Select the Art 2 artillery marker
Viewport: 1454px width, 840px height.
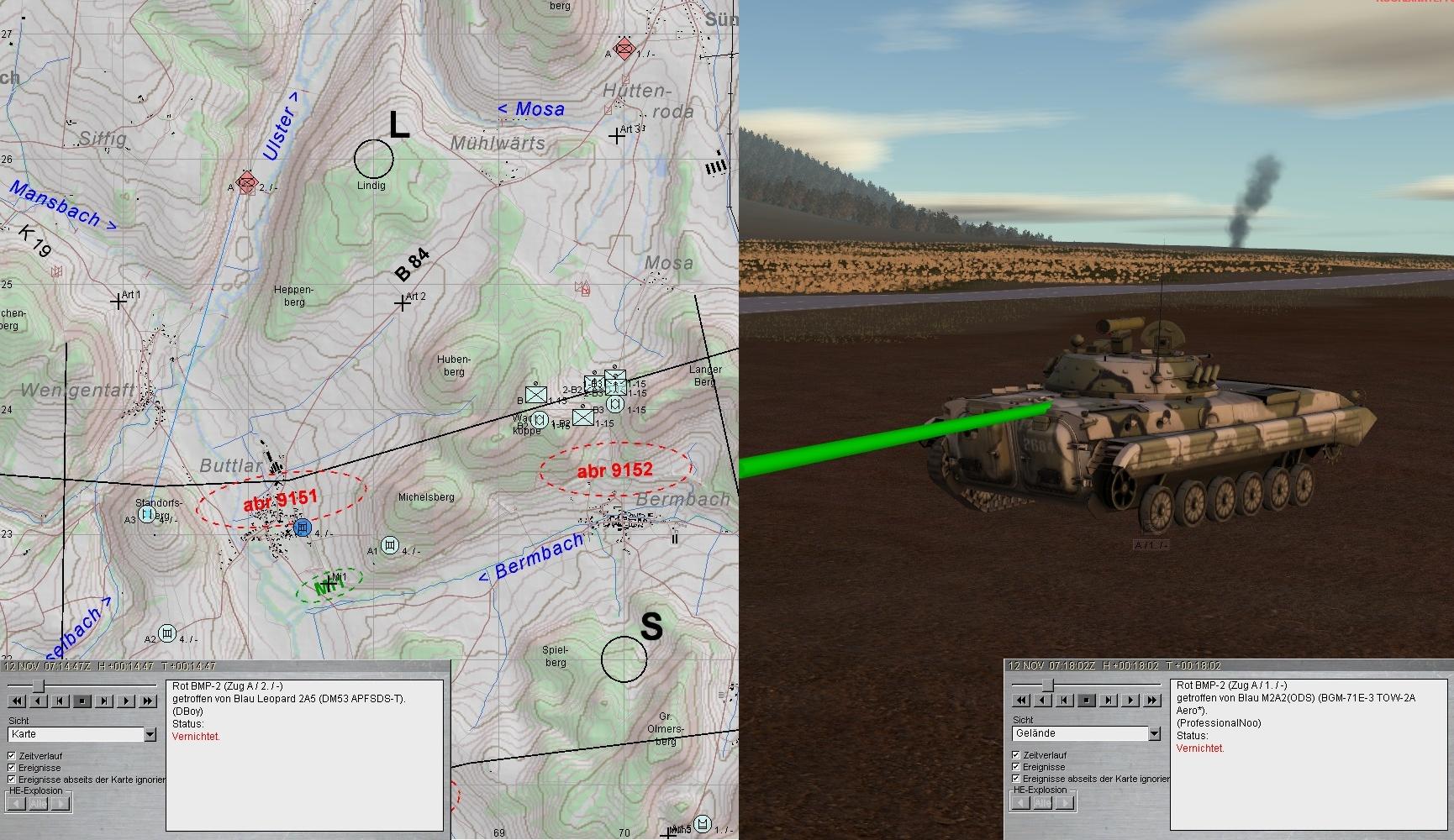[x=403, y=303]
